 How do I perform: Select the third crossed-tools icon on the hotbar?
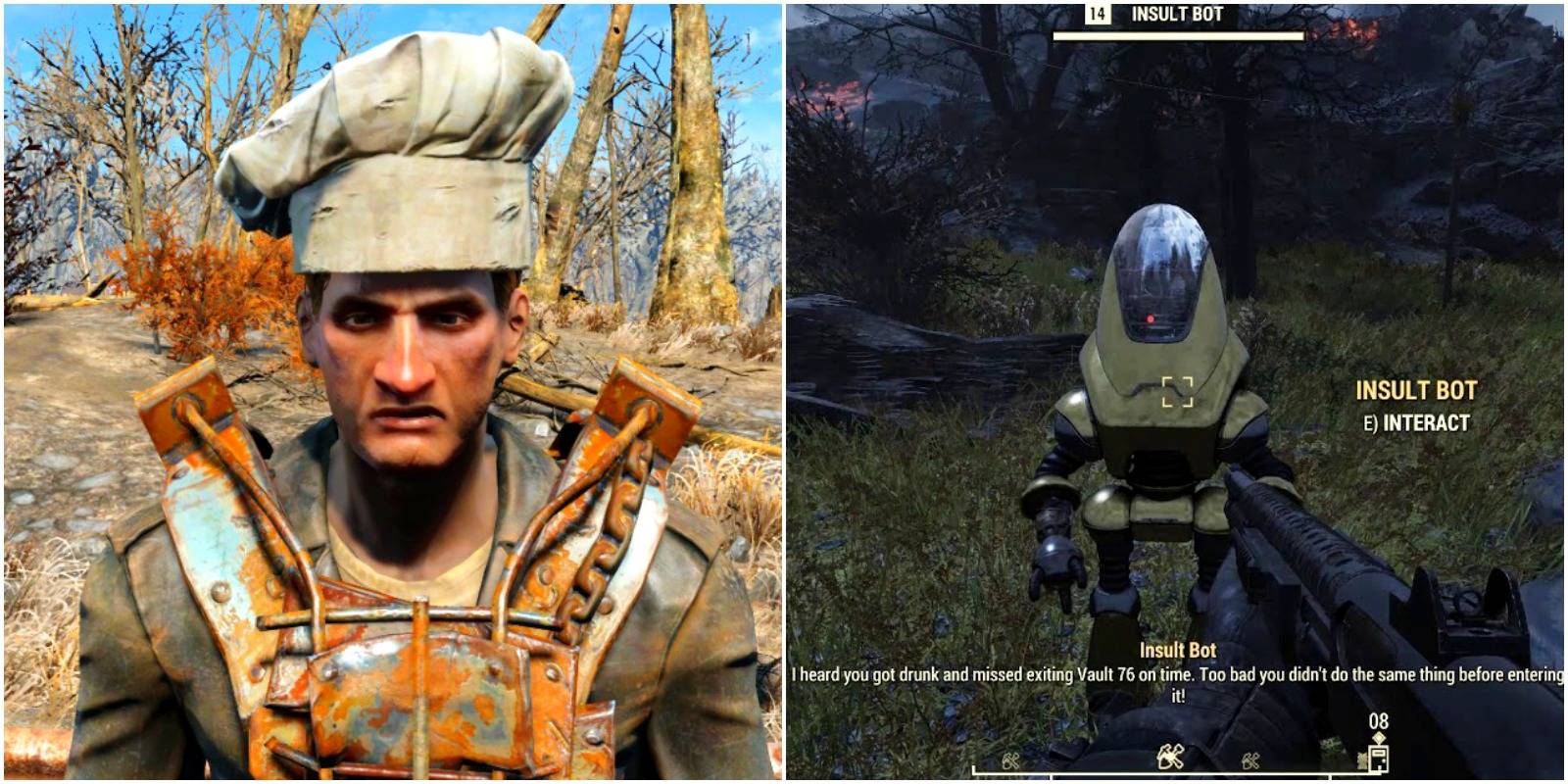click(x=1250, y=762)
